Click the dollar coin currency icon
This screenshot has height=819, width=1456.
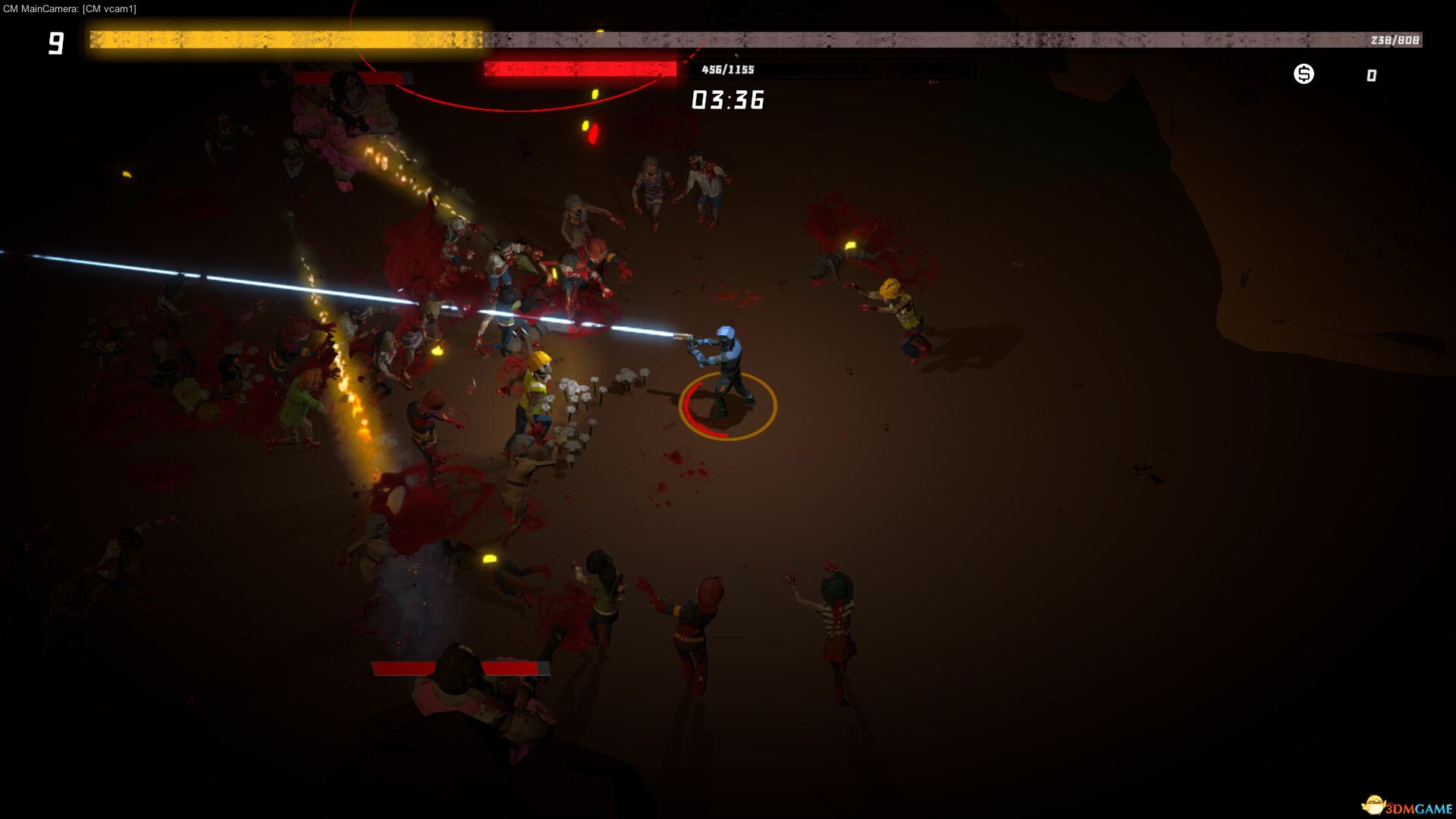point(1304,74)
